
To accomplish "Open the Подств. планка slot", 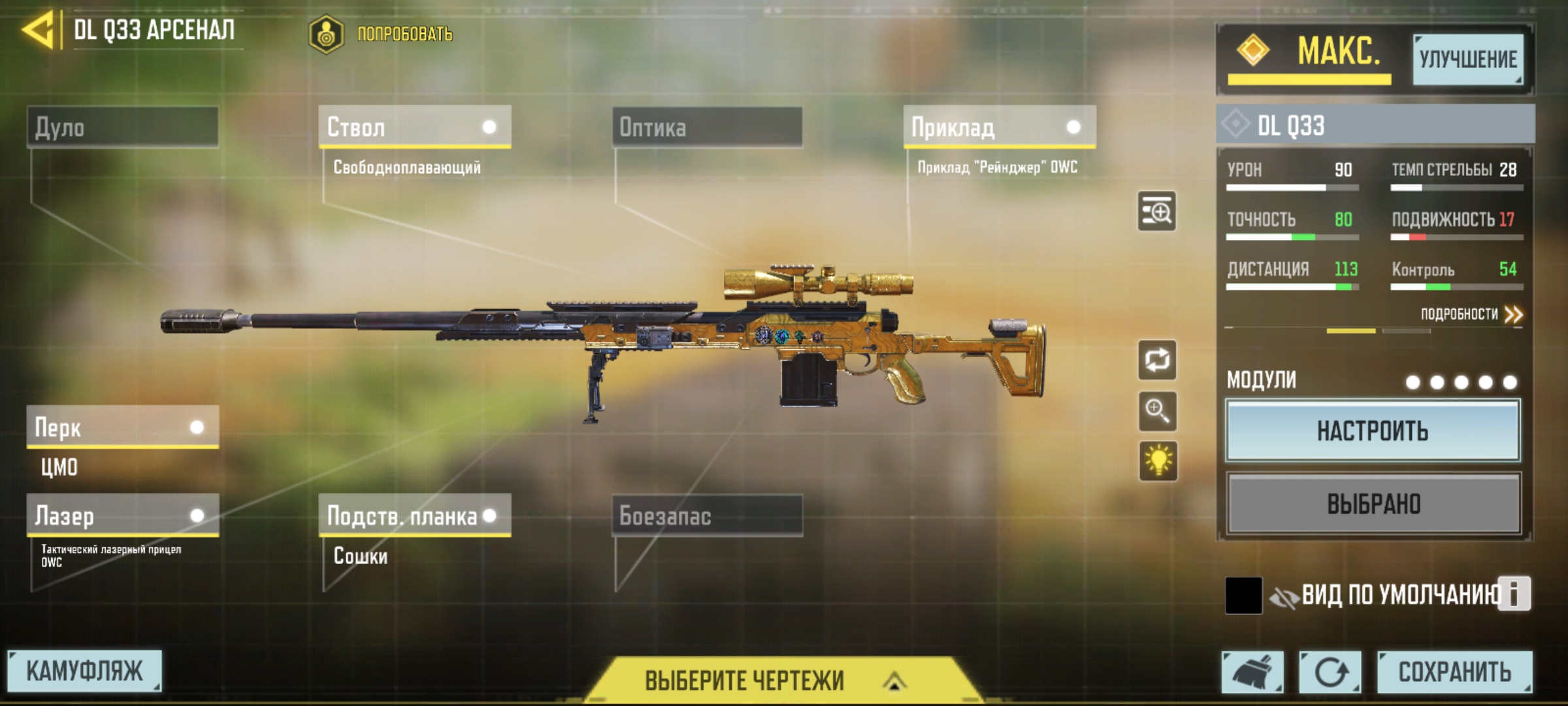I will coord(414,516).
